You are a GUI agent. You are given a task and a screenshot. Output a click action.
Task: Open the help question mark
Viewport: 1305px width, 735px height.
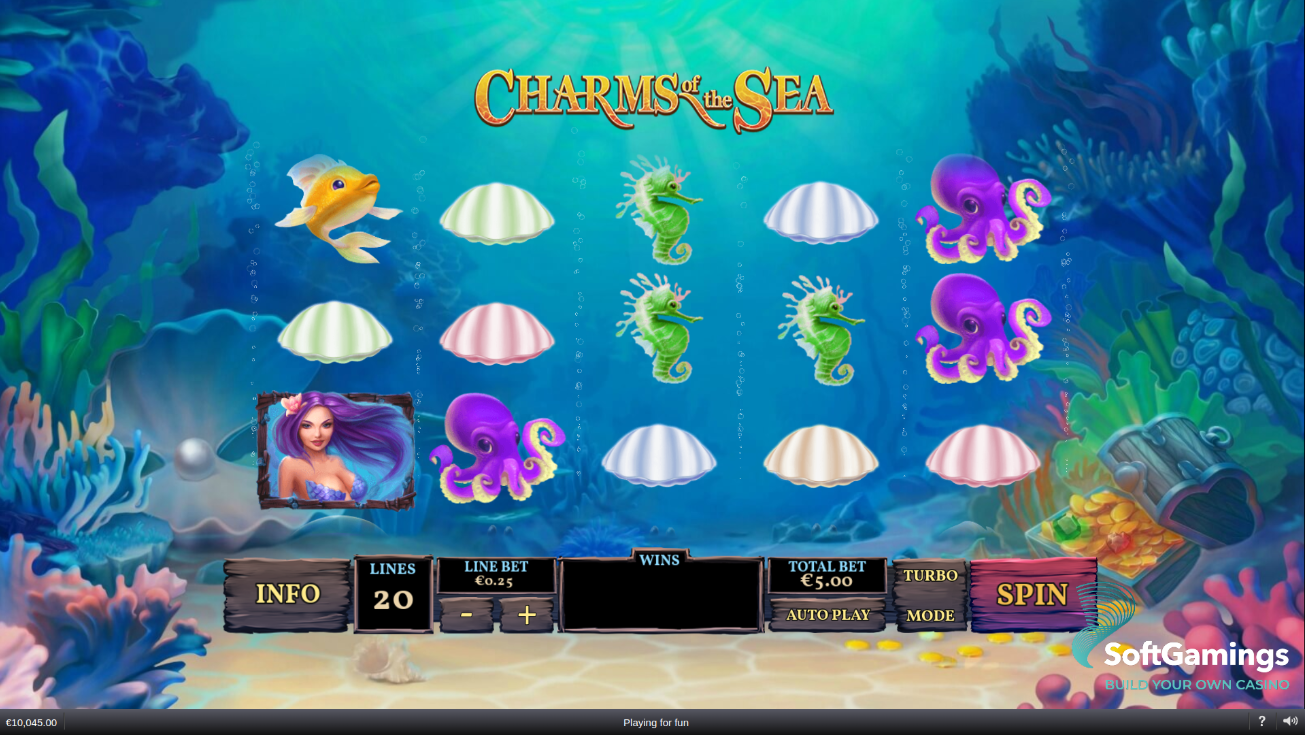point(1261,721)
